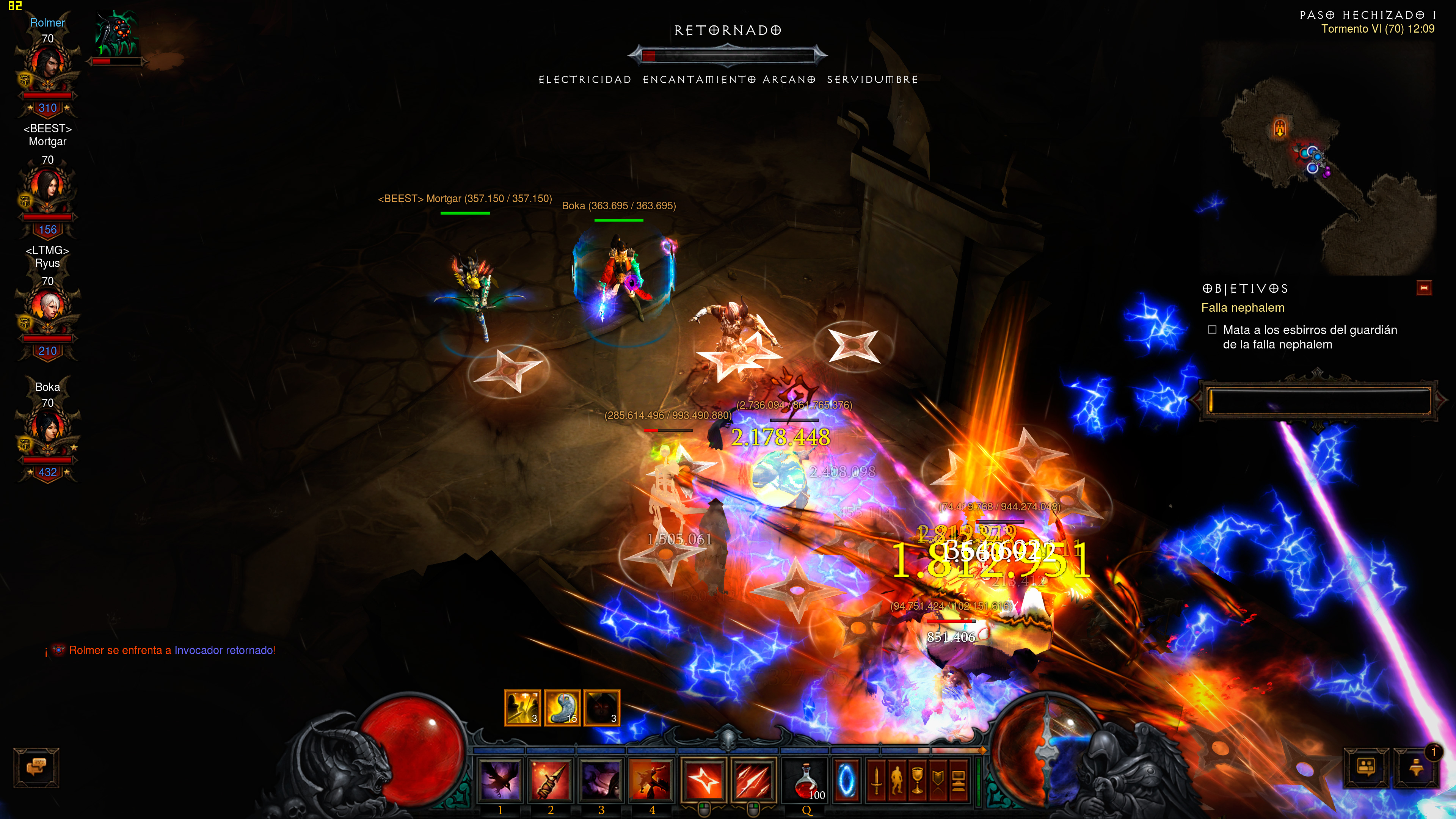Viewport: 1456px width, 819px height.
Task: Select the Shuriken left-mouse skill
Action: click(704, 781)
